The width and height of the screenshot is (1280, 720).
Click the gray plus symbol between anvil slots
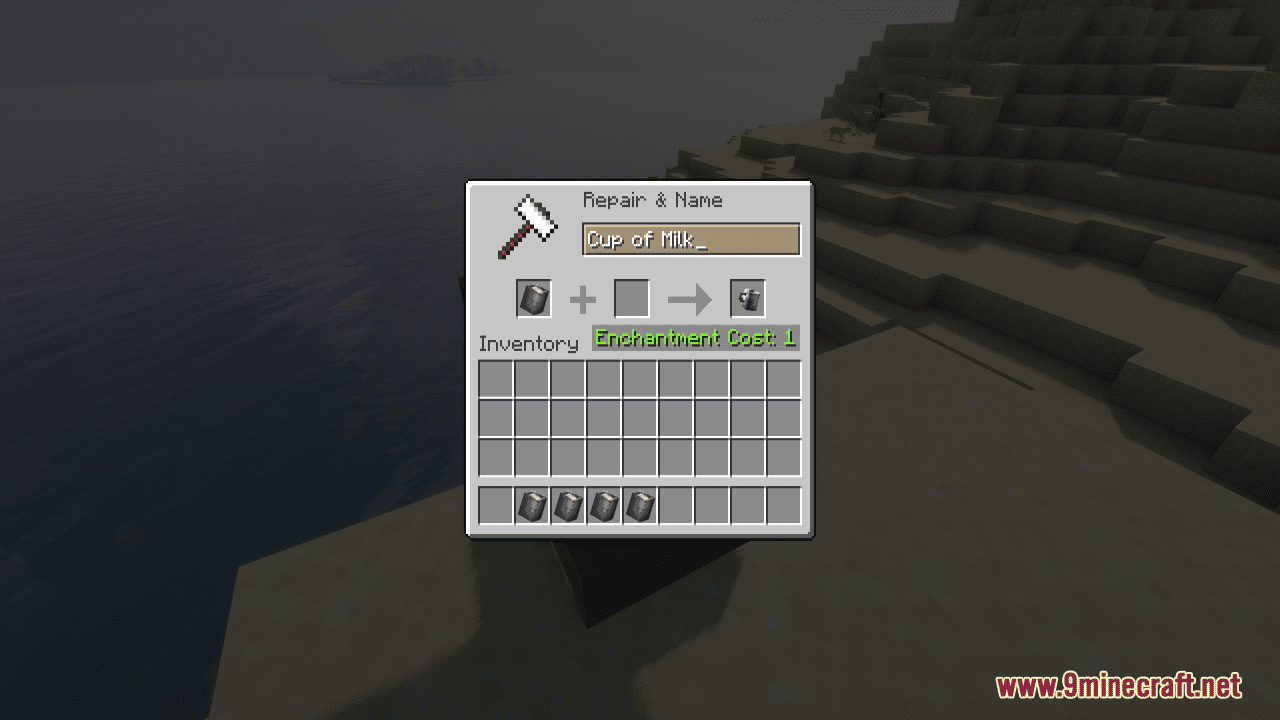click(584, 299)
